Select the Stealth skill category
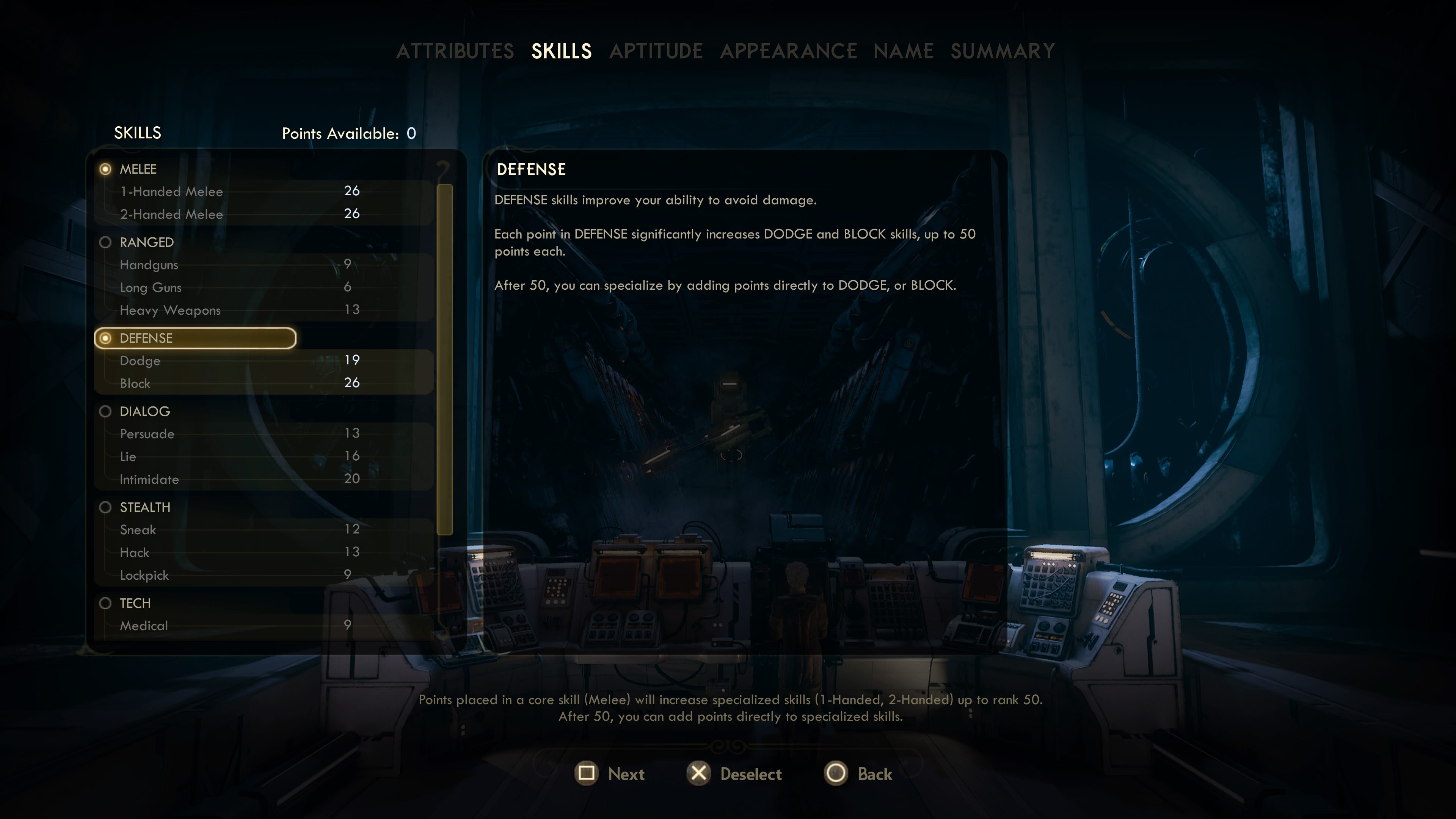1456x819 pixels. 145,508
